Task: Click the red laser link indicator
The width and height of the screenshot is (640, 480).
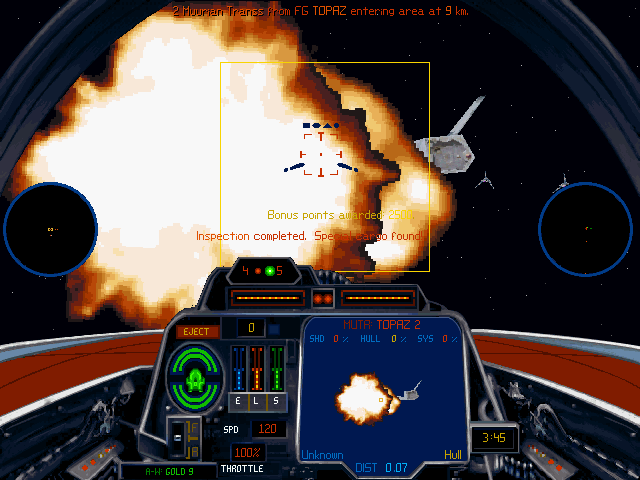Action: point(323,298)
